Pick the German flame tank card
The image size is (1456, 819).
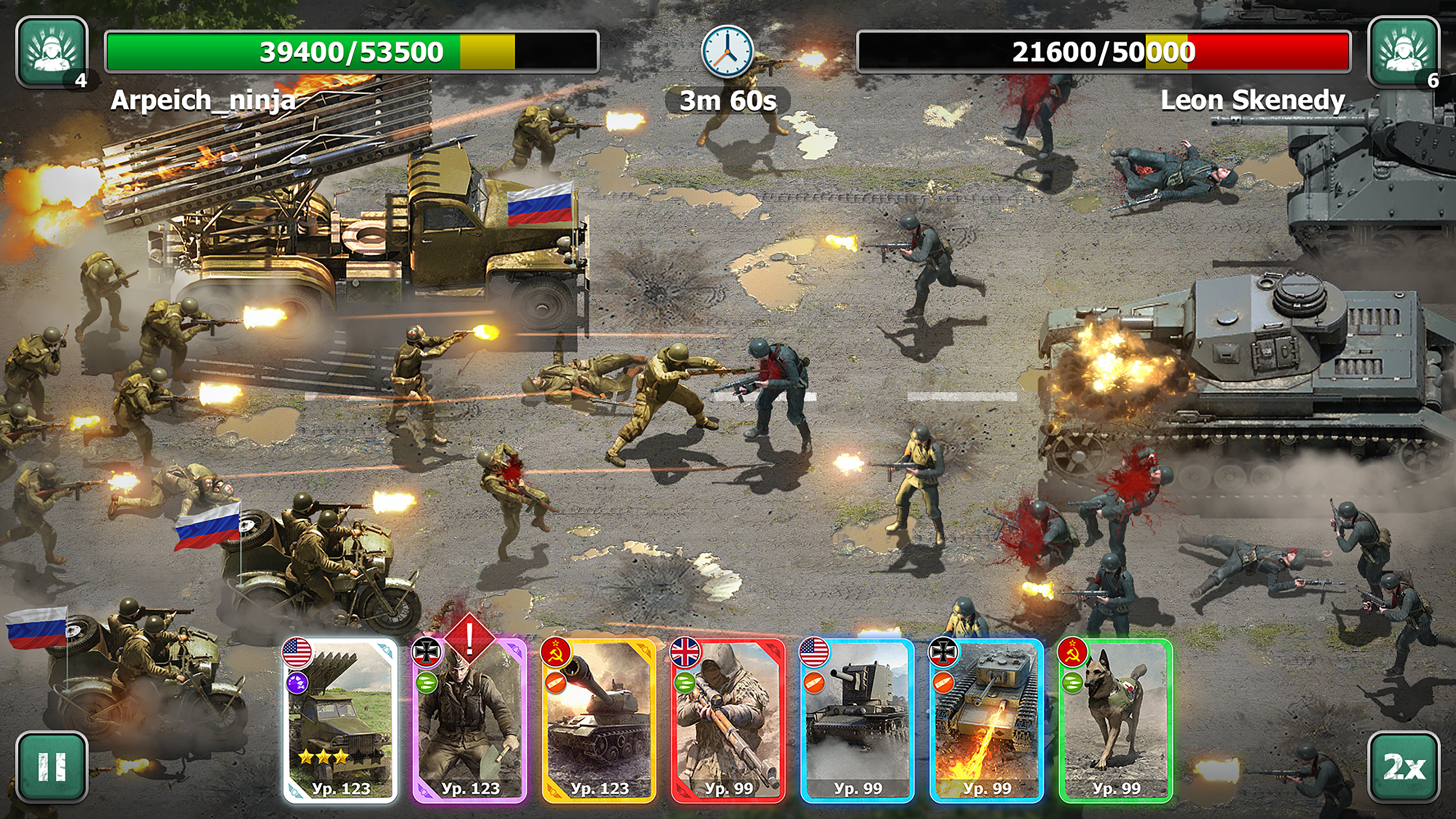click(986, 721)
